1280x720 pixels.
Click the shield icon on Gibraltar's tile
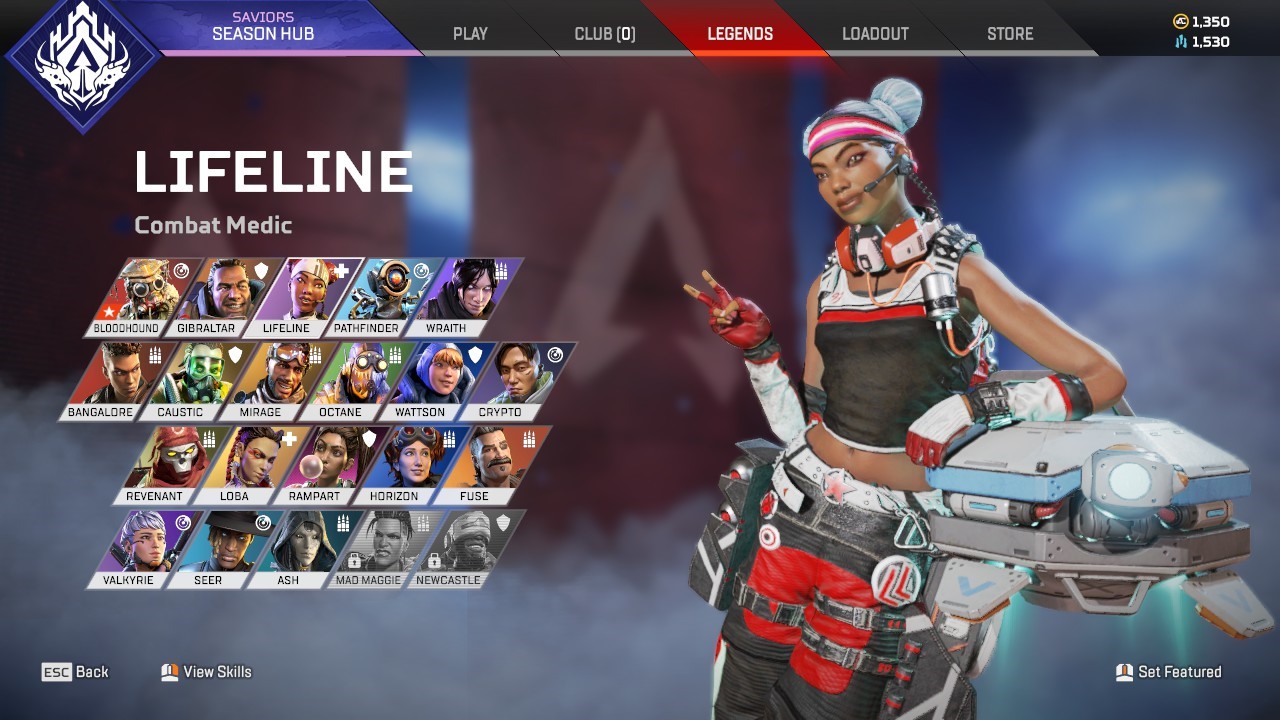(x=261, y=270)
